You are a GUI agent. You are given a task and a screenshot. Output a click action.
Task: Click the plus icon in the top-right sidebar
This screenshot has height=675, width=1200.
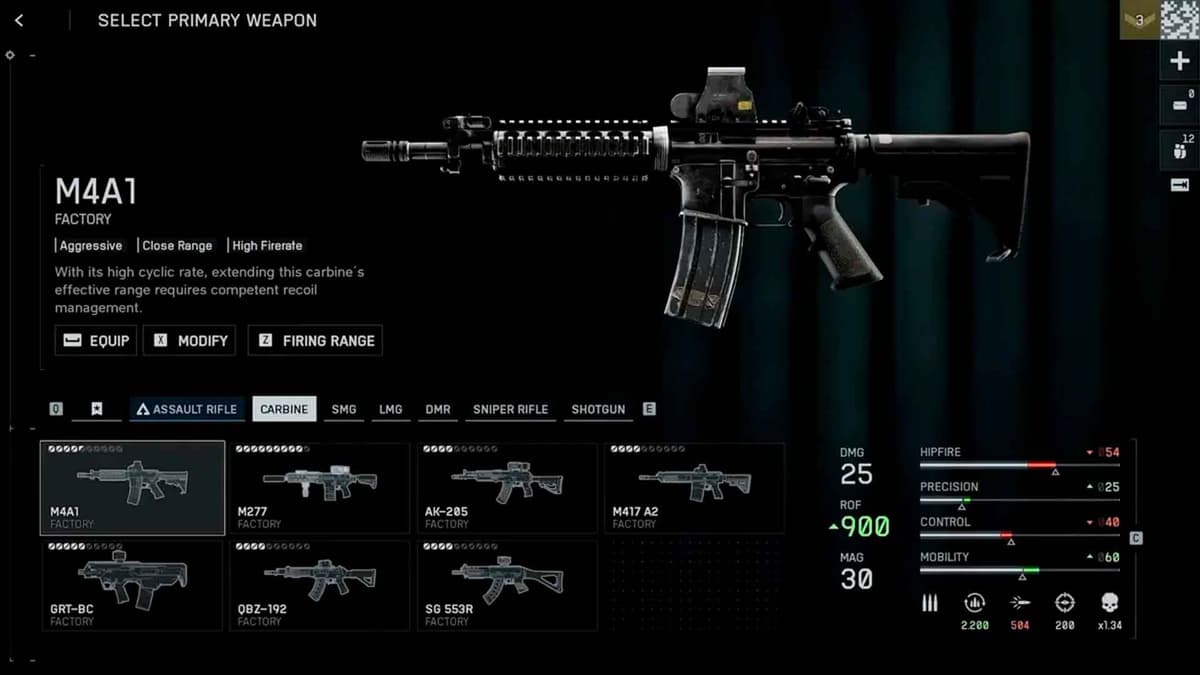(x=1179, y=62)
